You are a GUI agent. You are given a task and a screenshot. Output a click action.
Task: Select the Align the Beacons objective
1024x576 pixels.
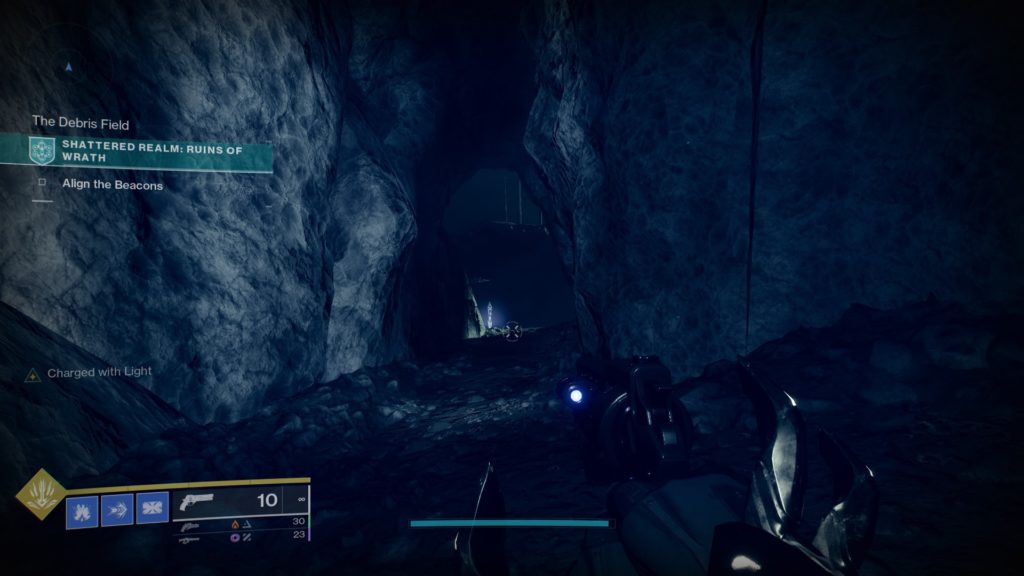point(112,185)
